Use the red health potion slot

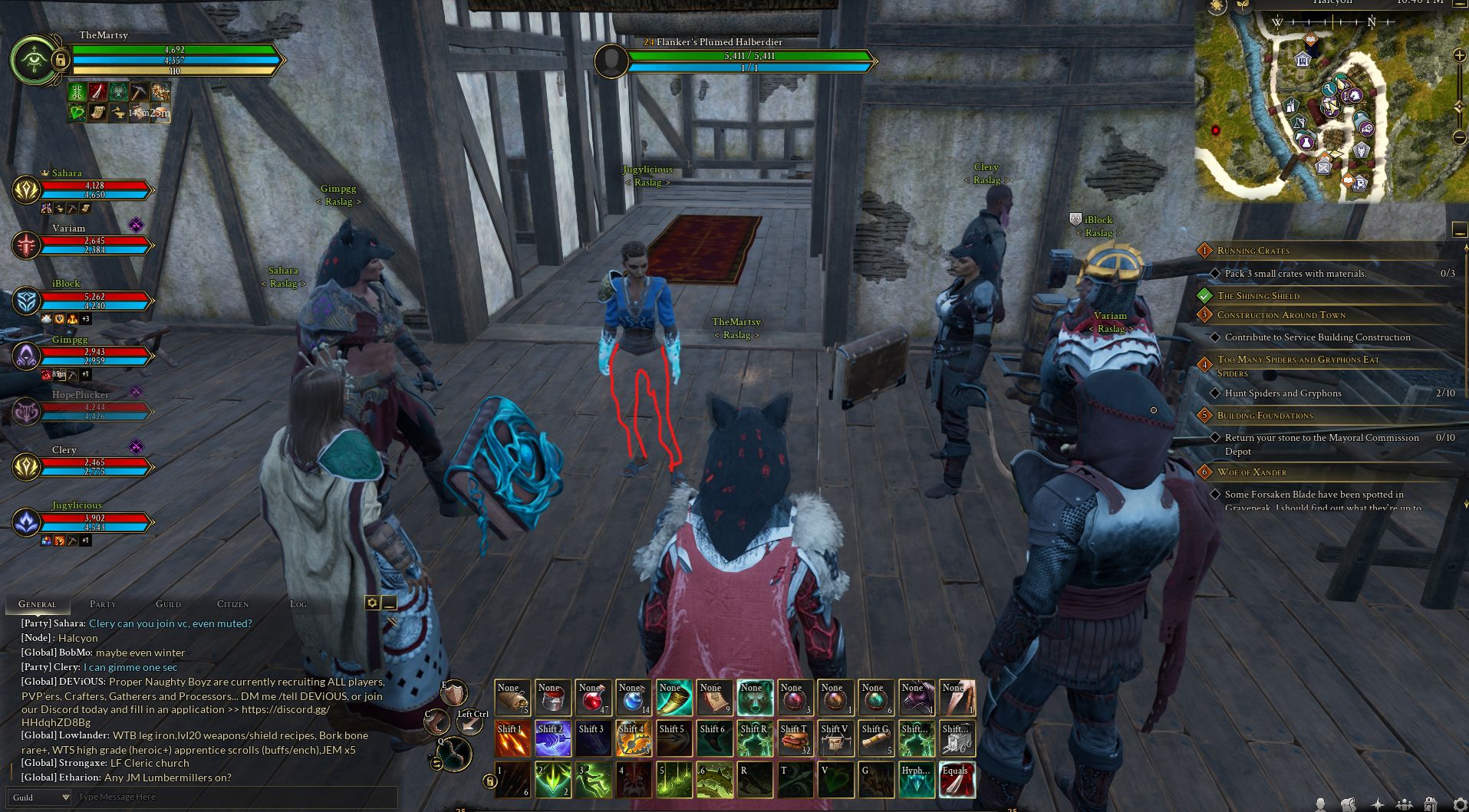(x=593, y=698)
